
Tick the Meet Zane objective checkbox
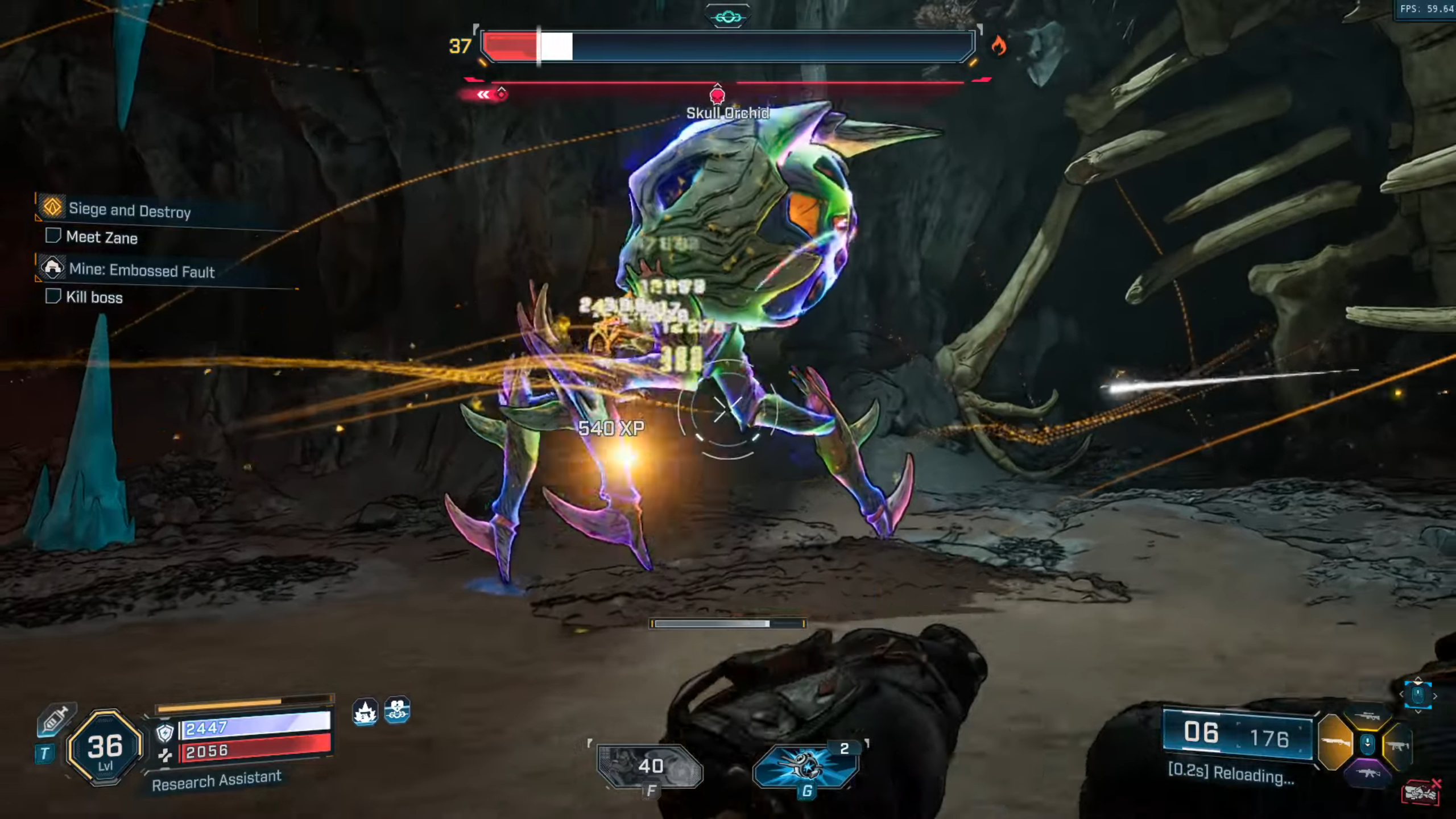(x=53, y=235)
